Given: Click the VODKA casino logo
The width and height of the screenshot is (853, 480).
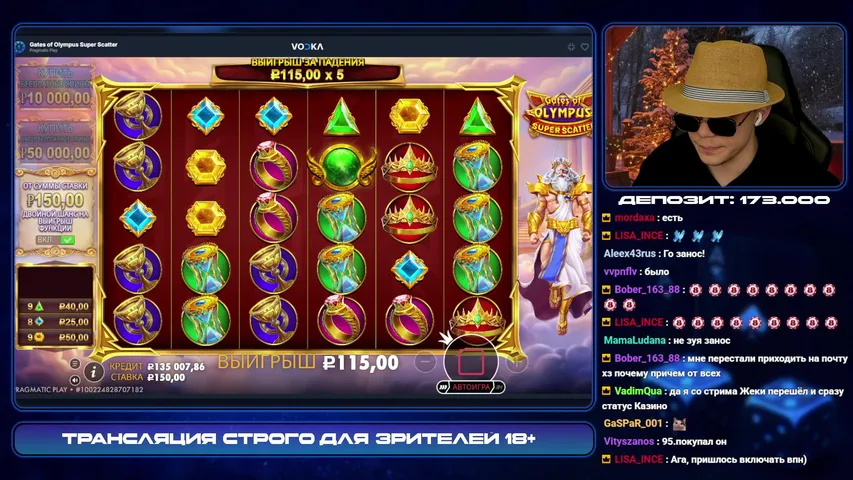Looking at the screenshot, I should click(306, 47).
